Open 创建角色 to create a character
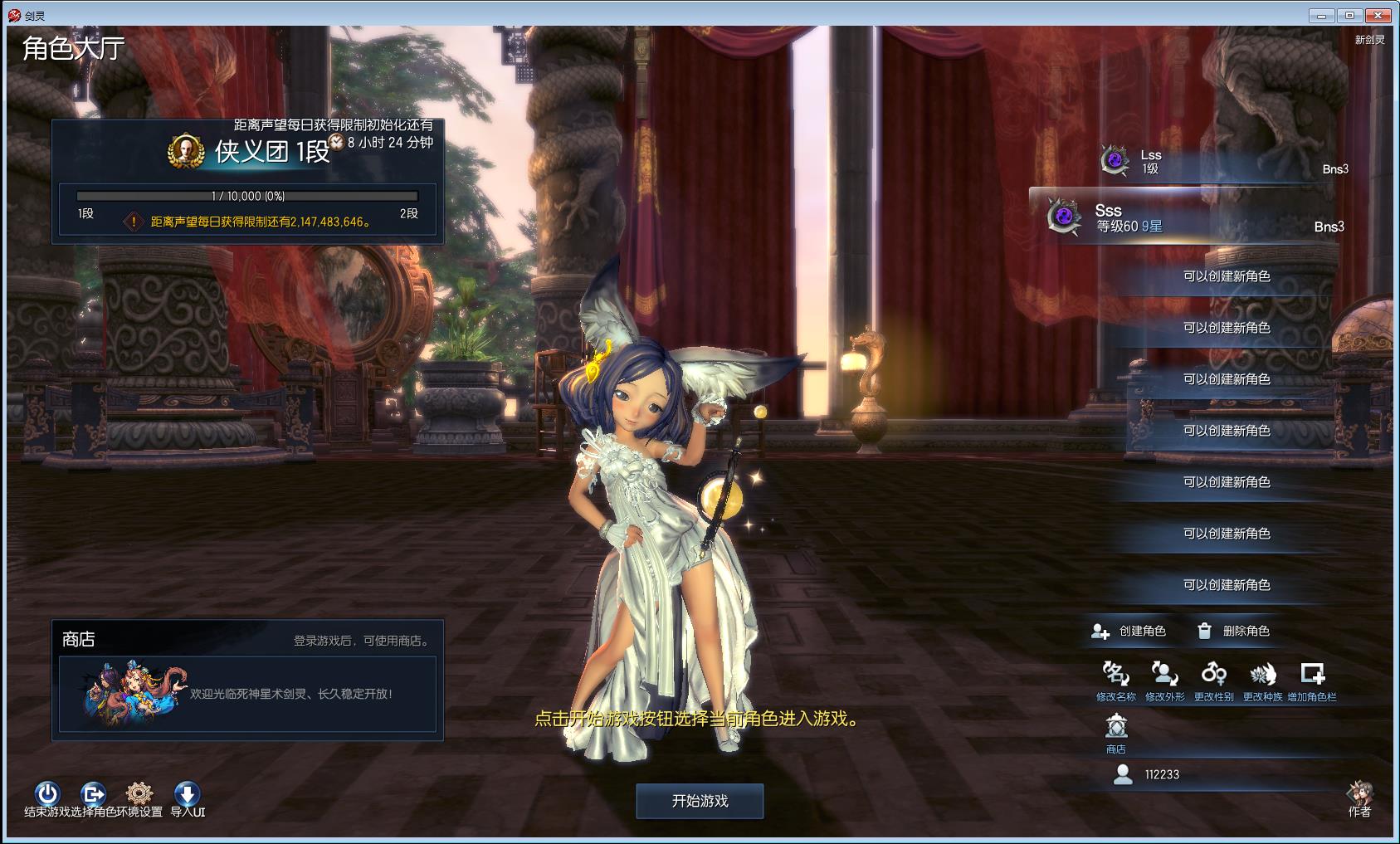Screen dimensions: 1400x844 (x=1129, y=632)
